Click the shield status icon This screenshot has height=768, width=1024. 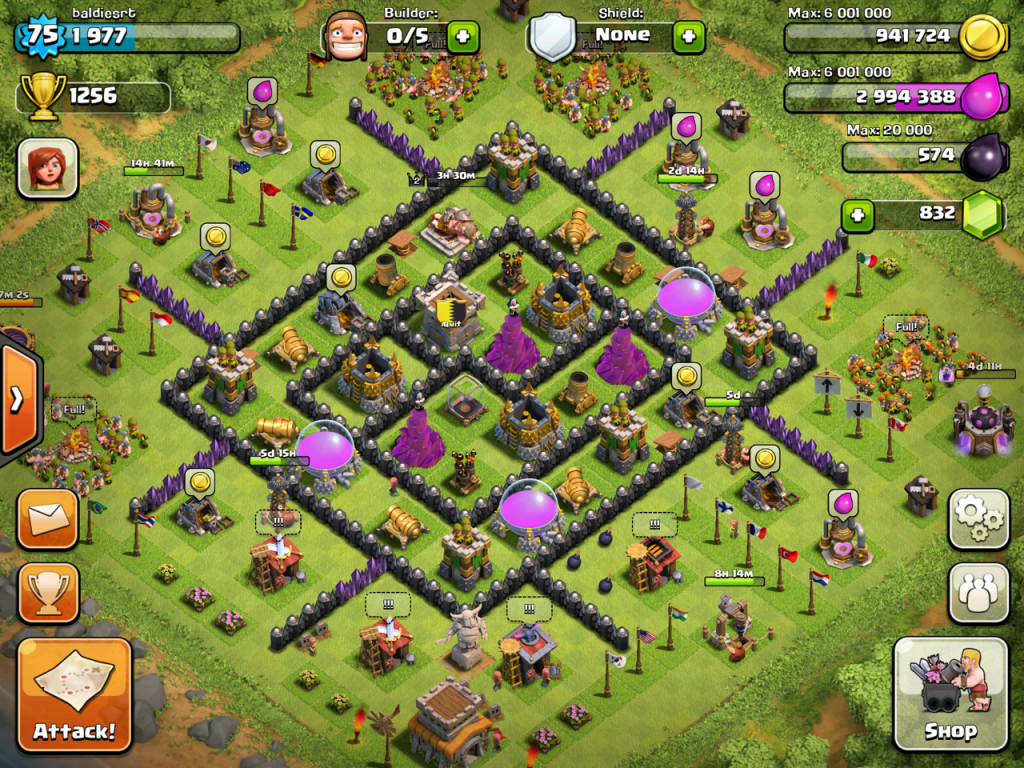point(552,37)
